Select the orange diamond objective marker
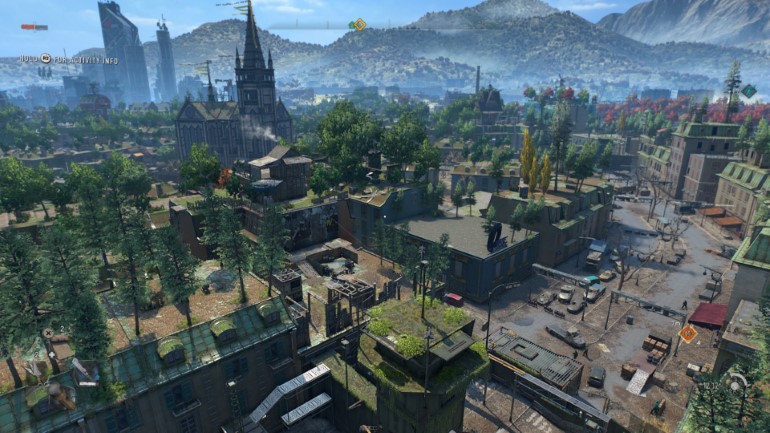The image size is (770, 433). point(688,333)
